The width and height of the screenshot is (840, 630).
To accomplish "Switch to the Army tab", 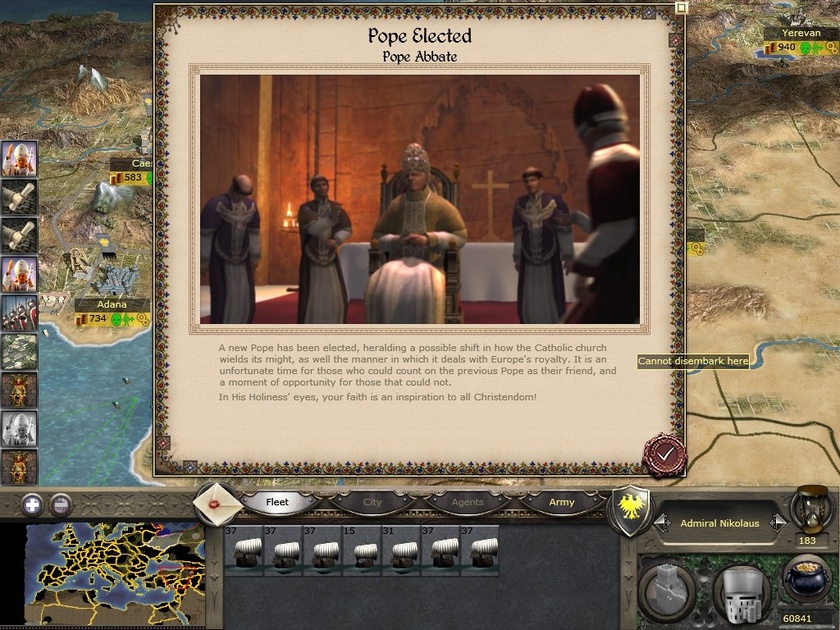I will point(562,502).
